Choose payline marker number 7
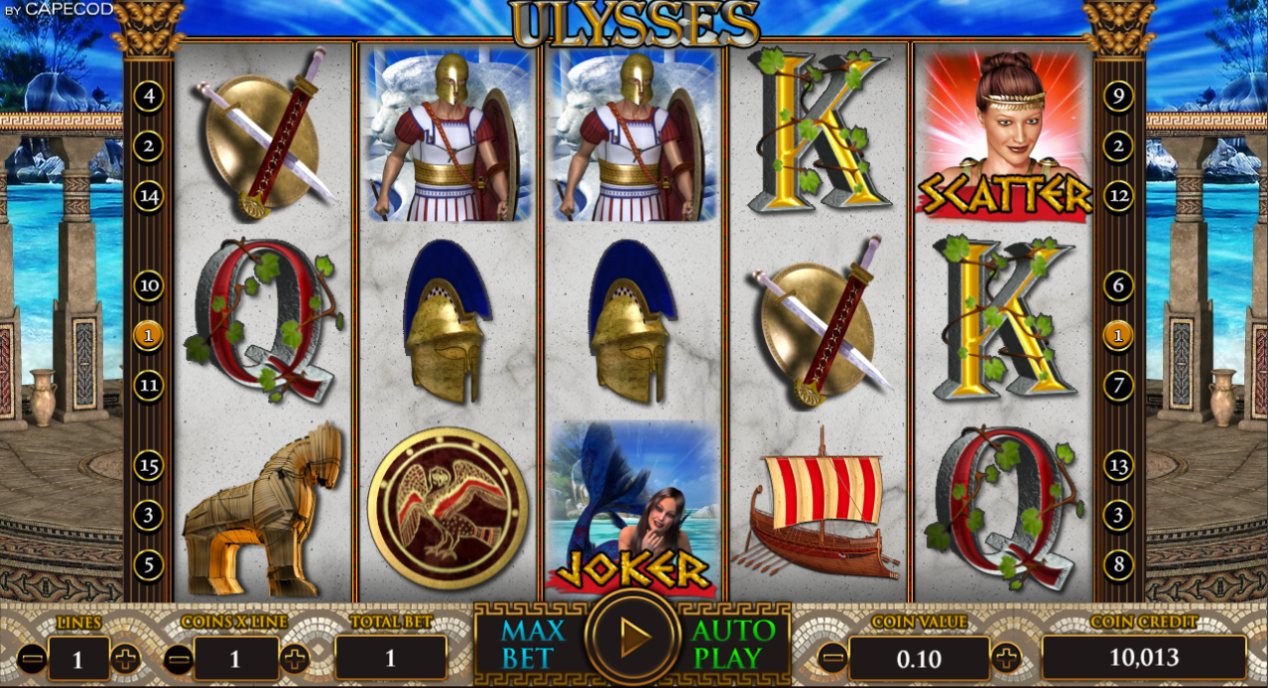1268x688 pixels. click(x=1118, y=384)
